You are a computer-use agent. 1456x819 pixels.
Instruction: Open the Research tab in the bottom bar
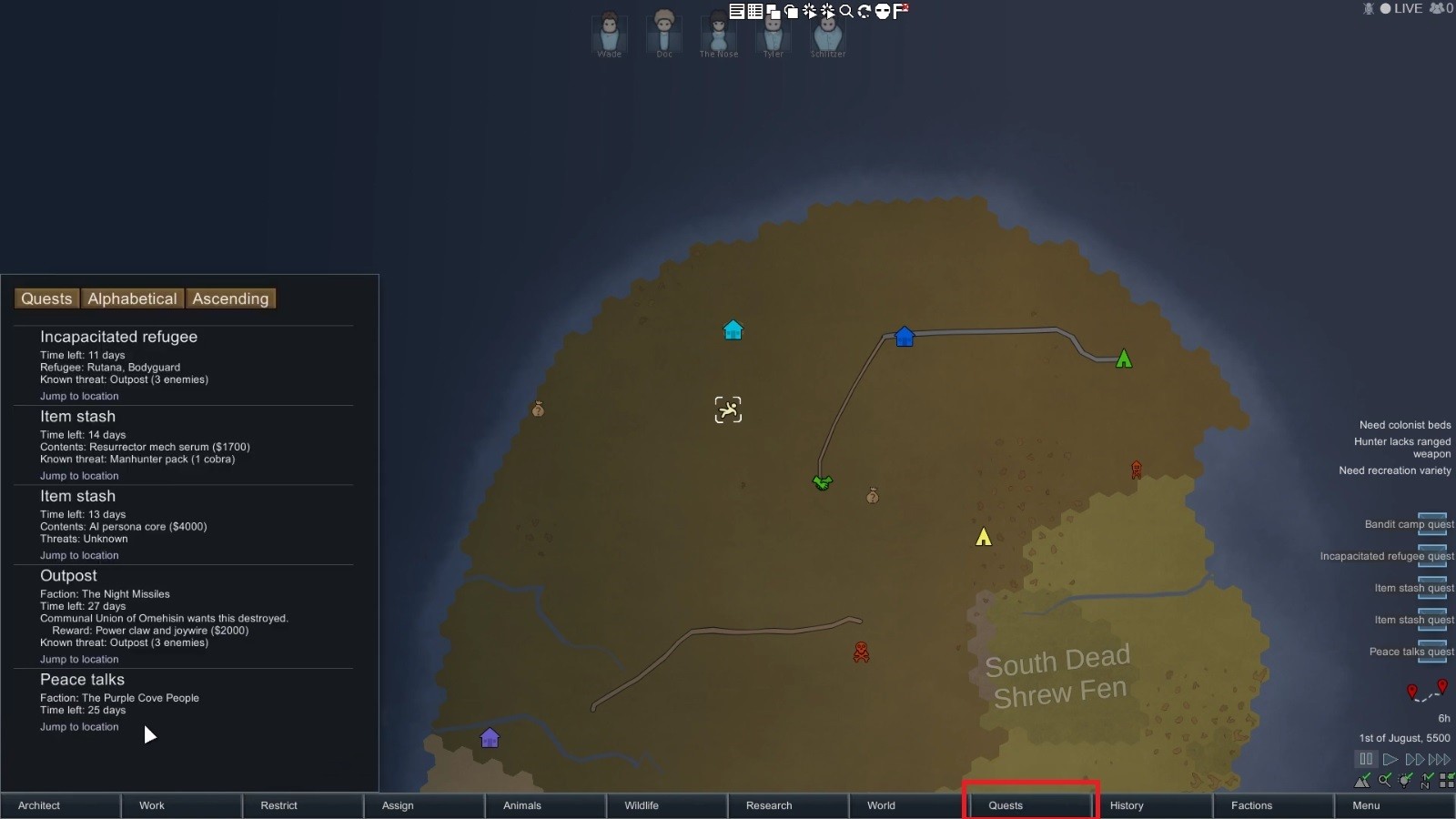[767, 805]
